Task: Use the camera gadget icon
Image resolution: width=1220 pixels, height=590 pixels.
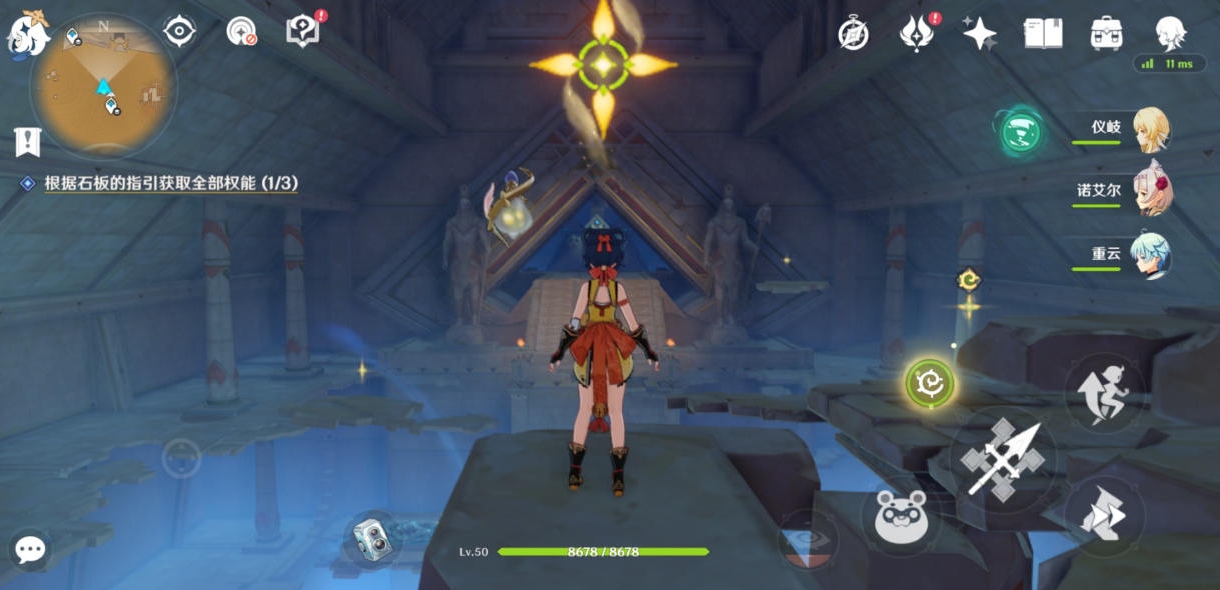Action: click(x=372, y=540)
